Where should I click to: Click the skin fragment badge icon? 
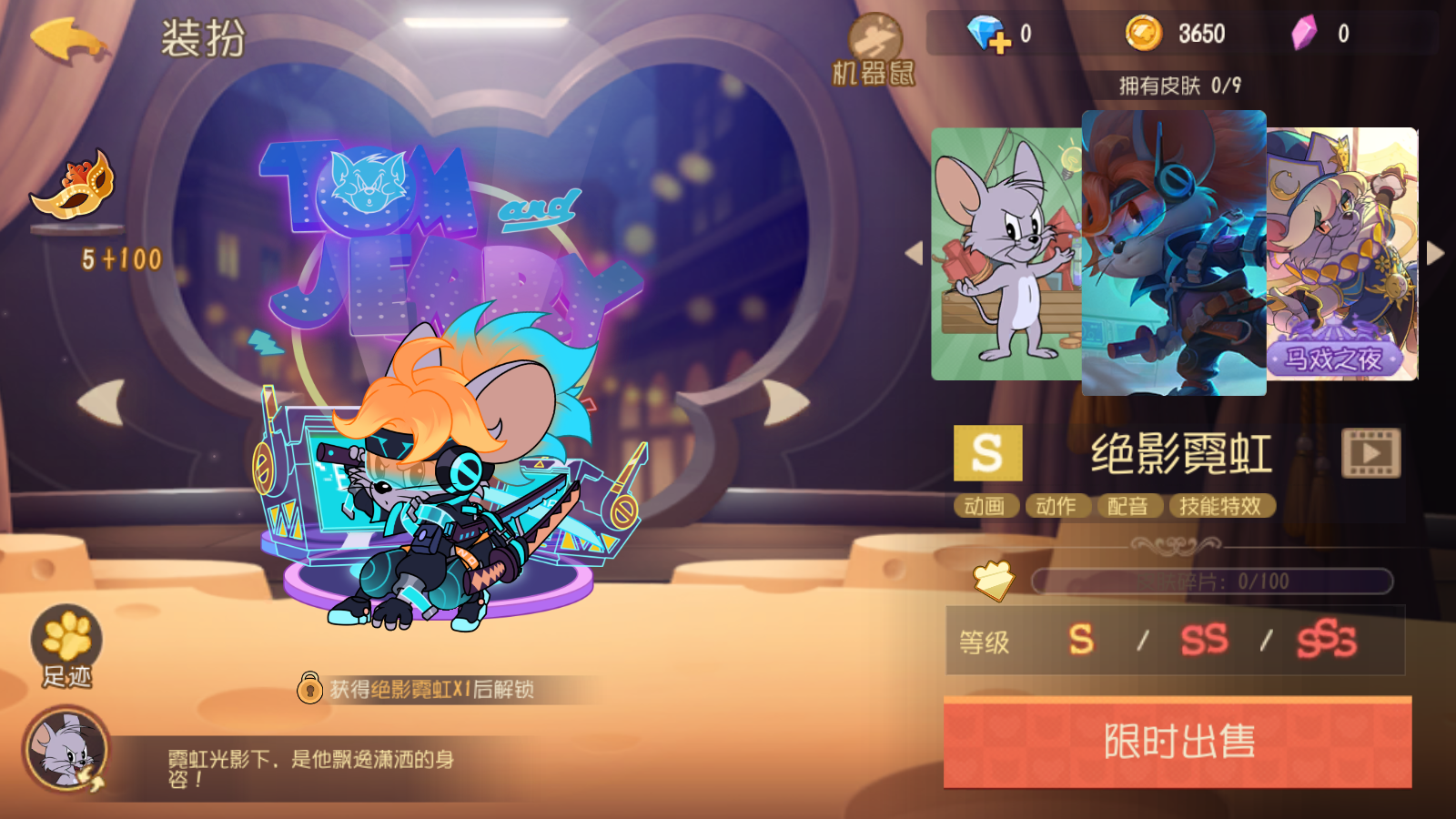(x=992, y=582)
